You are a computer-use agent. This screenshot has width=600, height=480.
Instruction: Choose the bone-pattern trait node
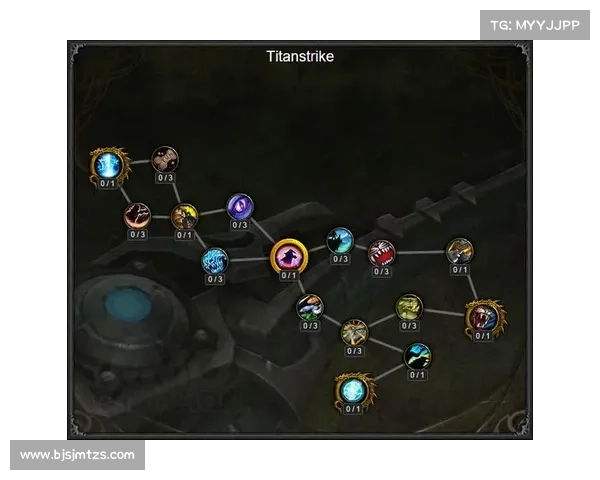coord(165,158)
